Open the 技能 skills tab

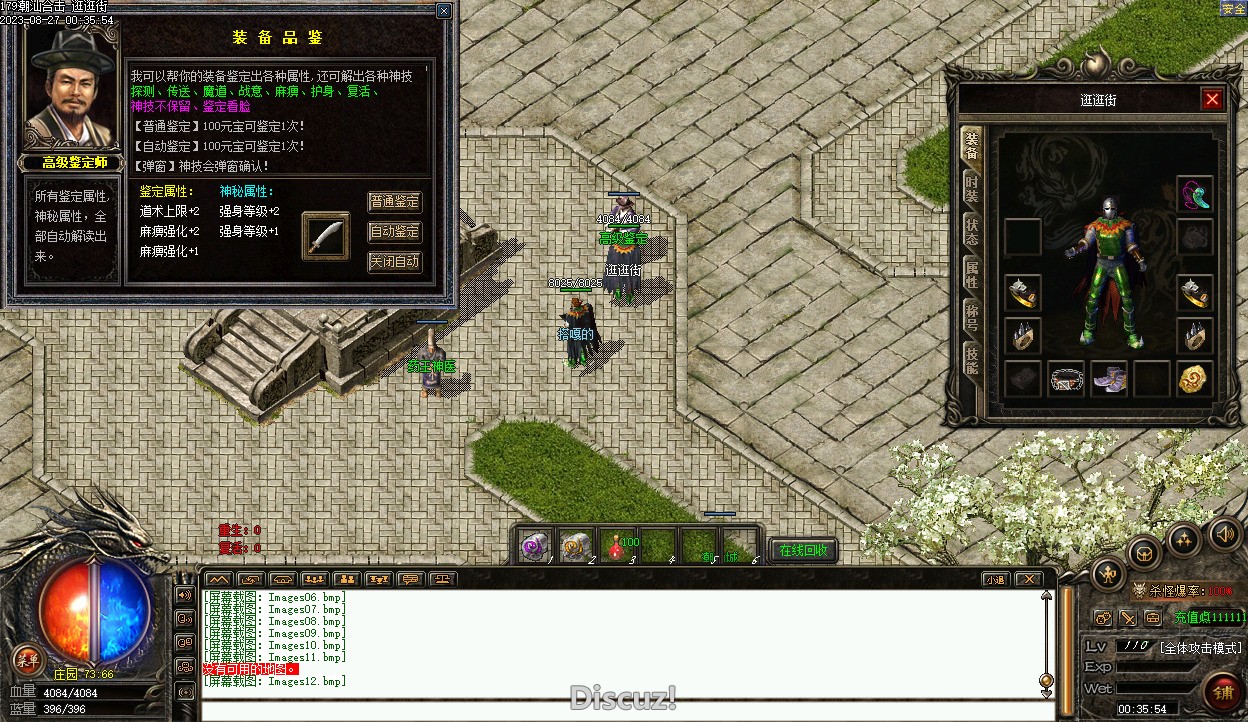971,359
